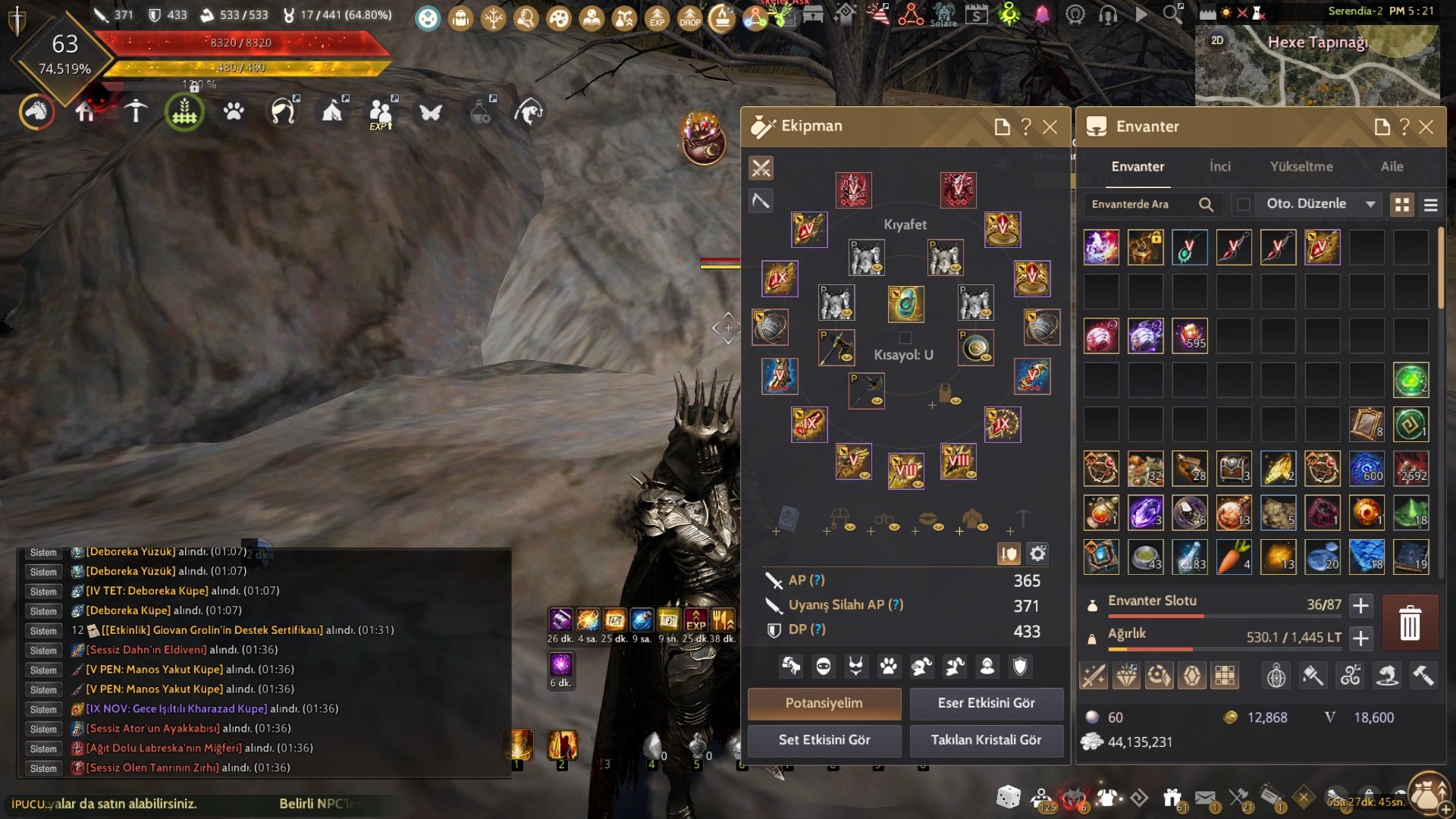Viewport: 1456px width, 819px height.
Task: Increase weight limit with the plus button
Action: pos(1361,639)
